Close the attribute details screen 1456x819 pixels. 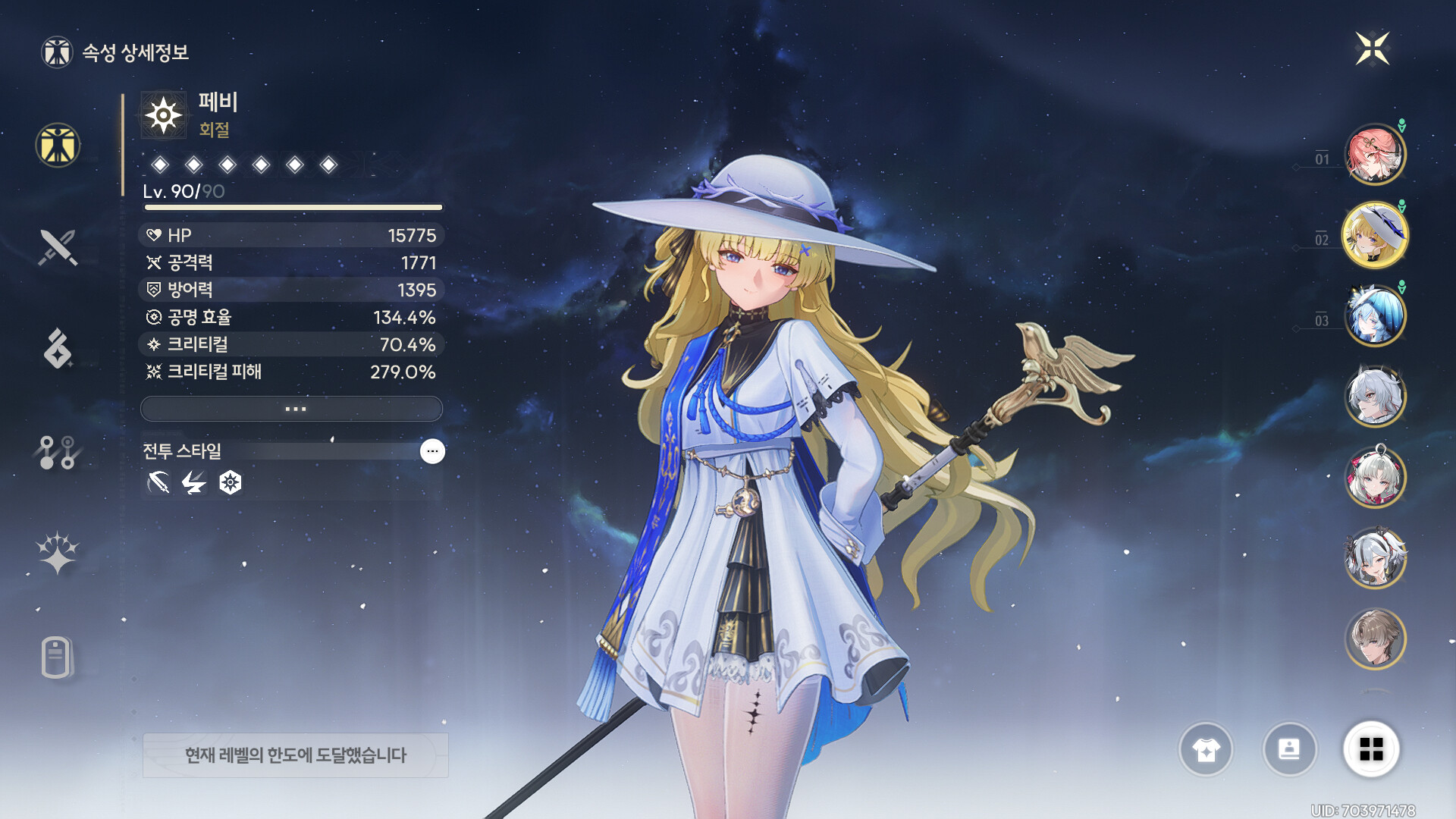coord(1372,49)
